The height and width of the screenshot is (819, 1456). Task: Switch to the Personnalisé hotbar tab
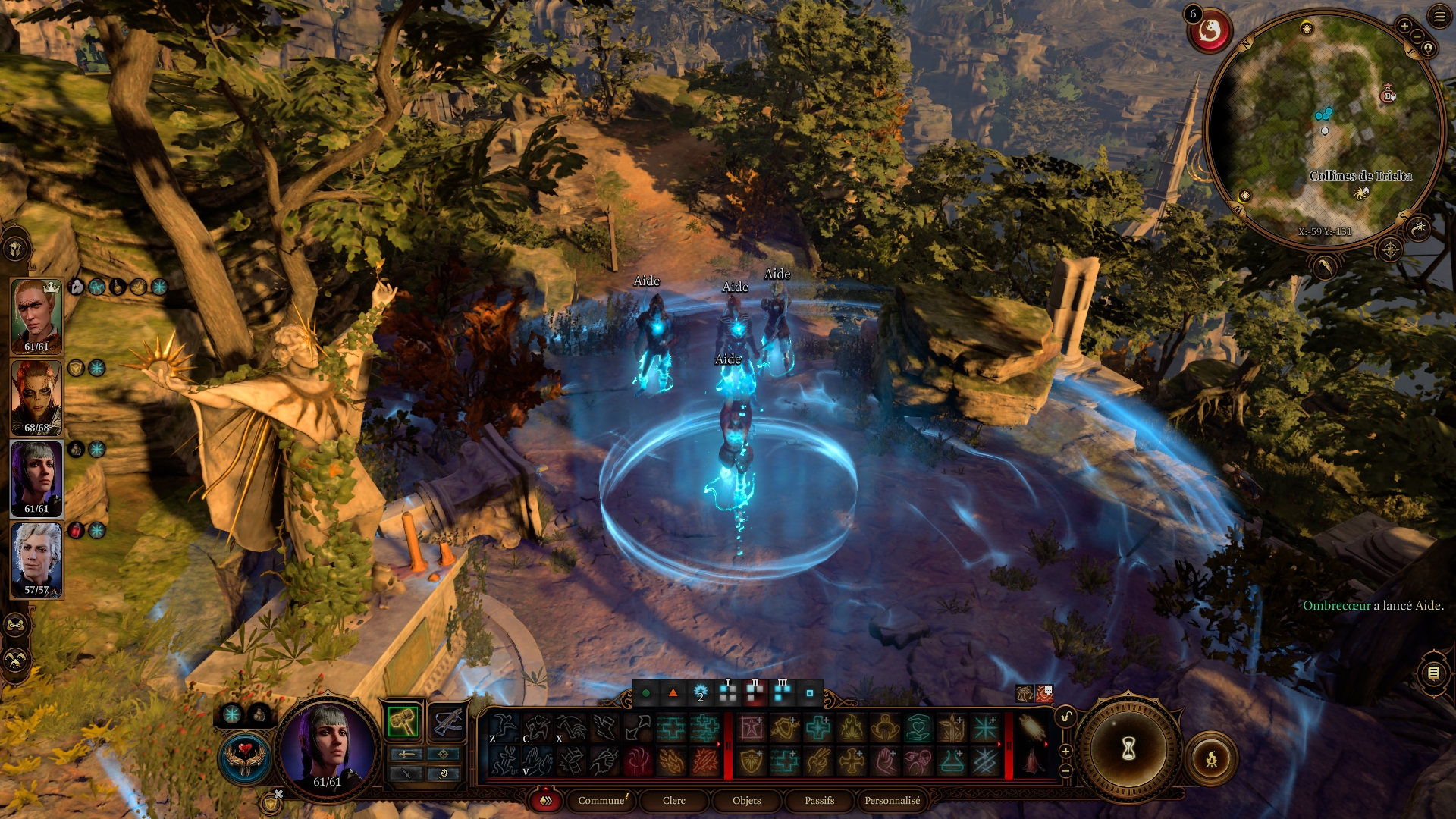892,800
